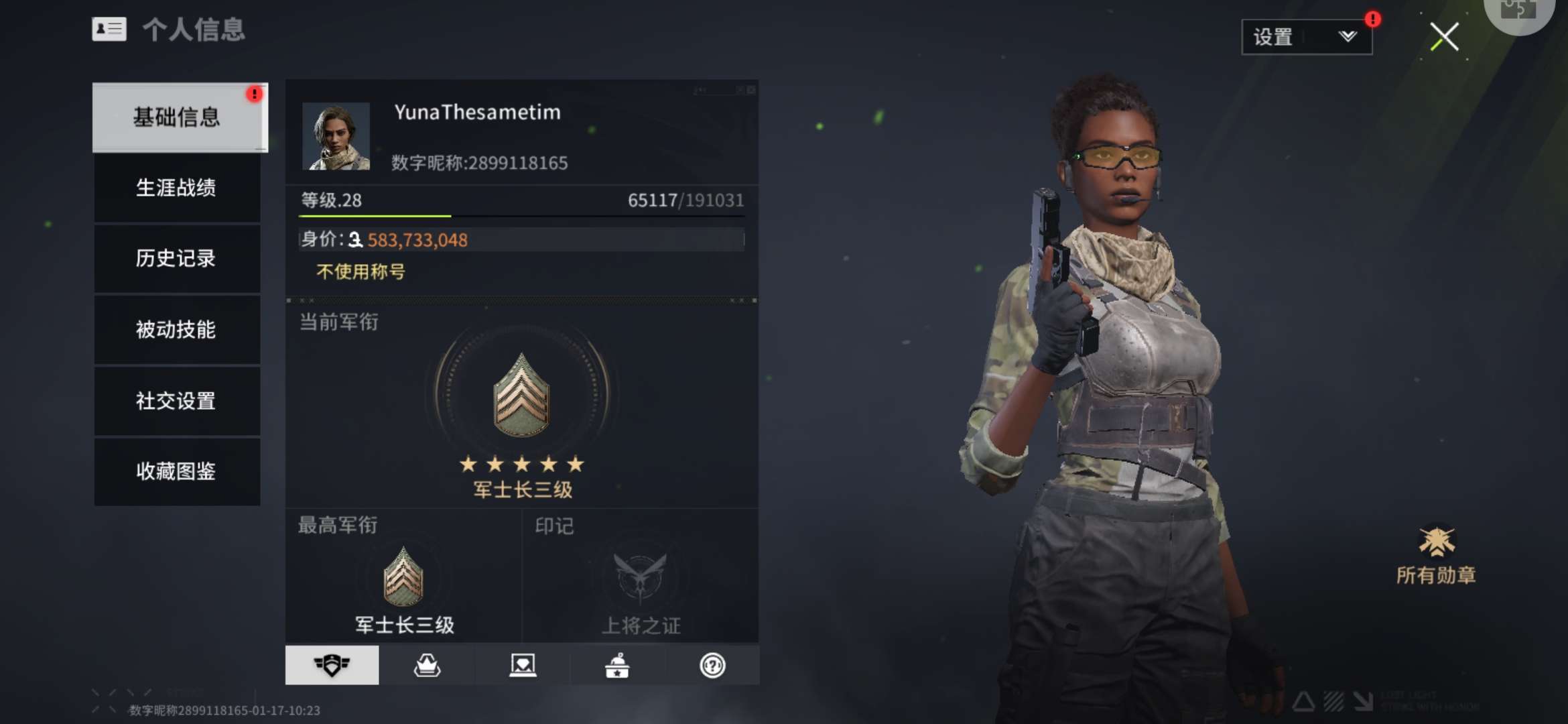Open the 设置 dropdown
1568x724 pixels.
pyautogui.click(x=1306, y=37)
